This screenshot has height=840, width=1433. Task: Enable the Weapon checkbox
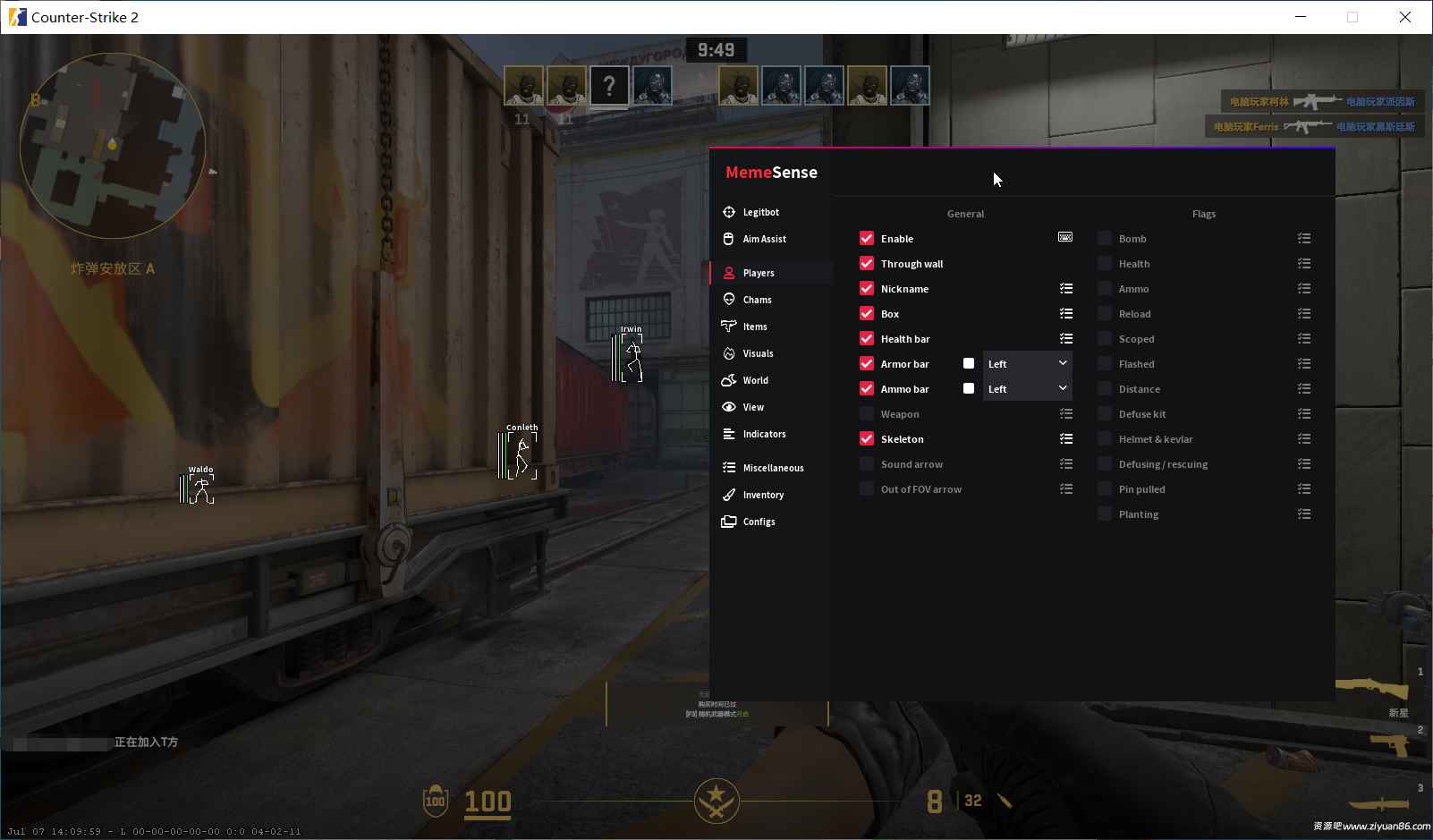pos(867,413)
